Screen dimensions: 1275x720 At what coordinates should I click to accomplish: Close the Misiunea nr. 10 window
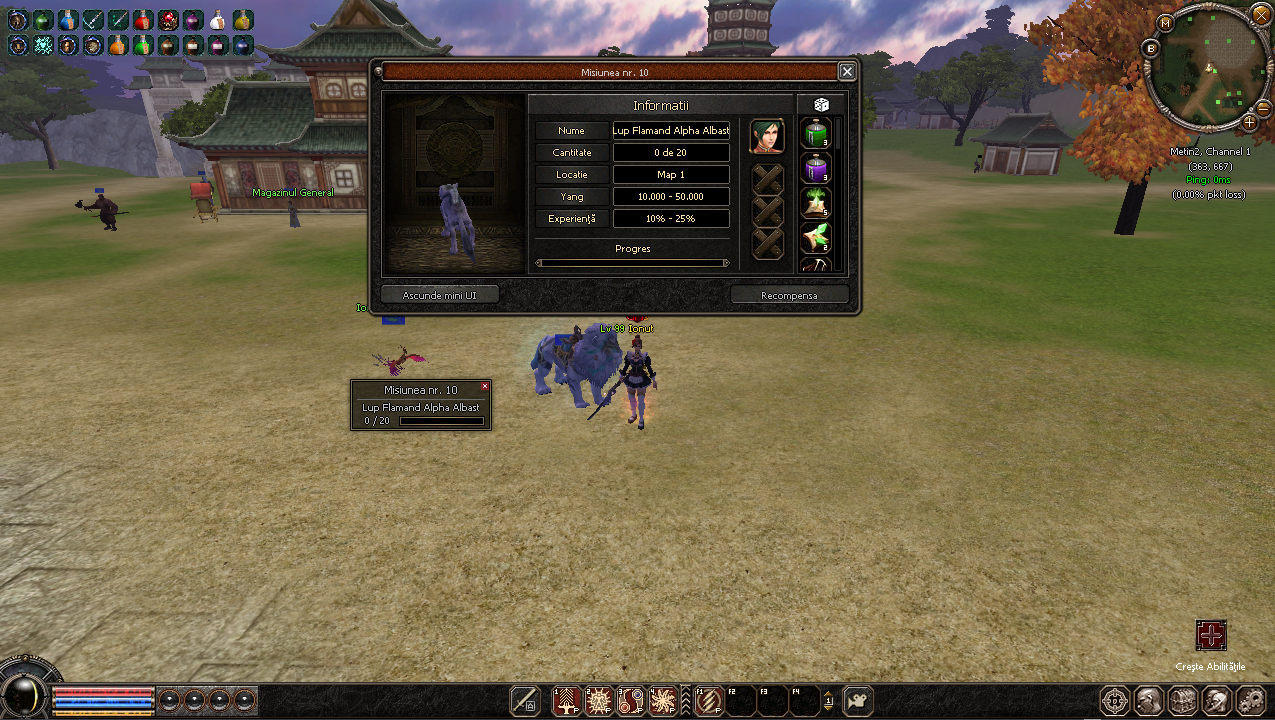[847, 72]
